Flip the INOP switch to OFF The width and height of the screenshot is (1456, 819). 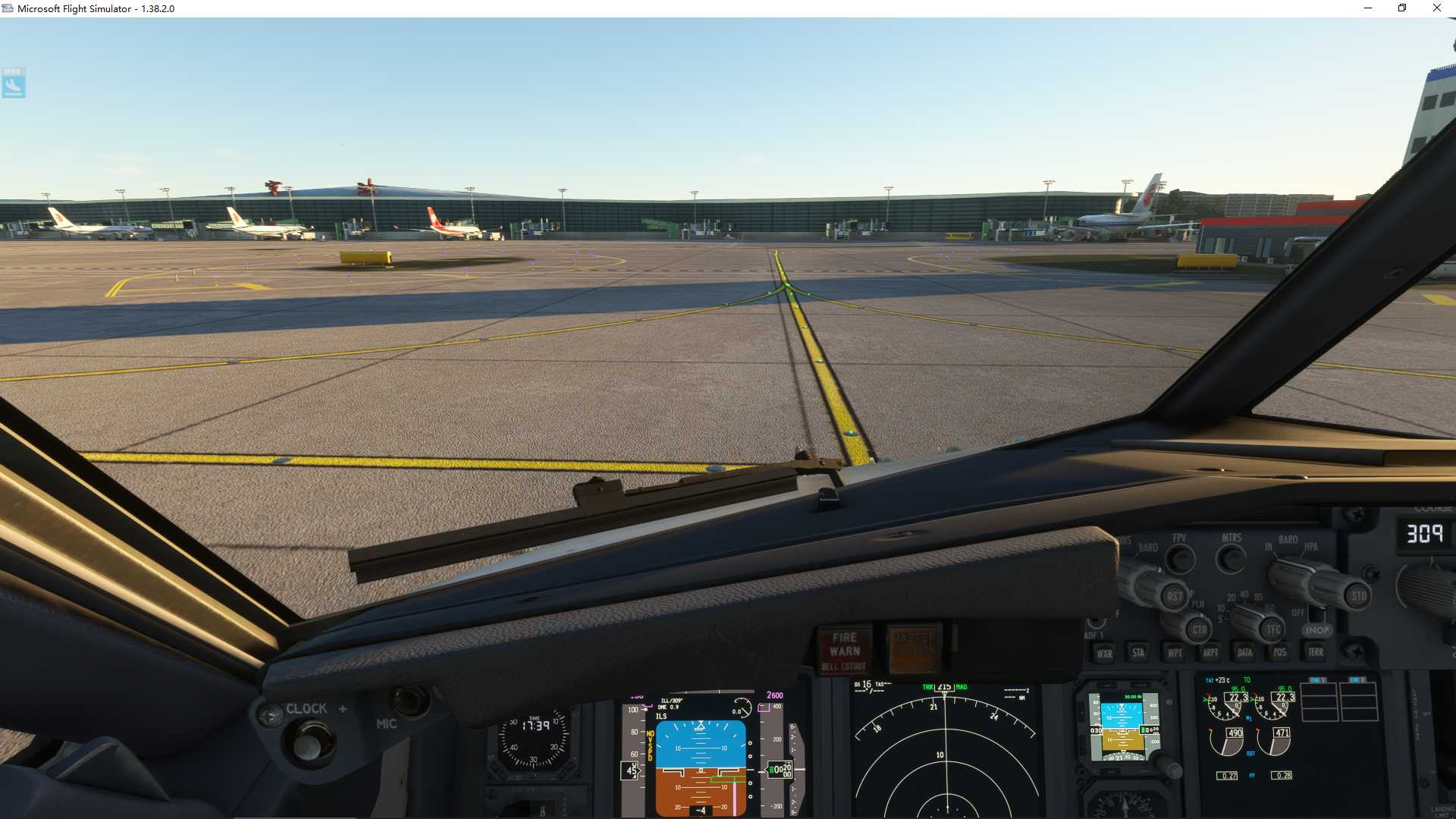coord(1317,616)
